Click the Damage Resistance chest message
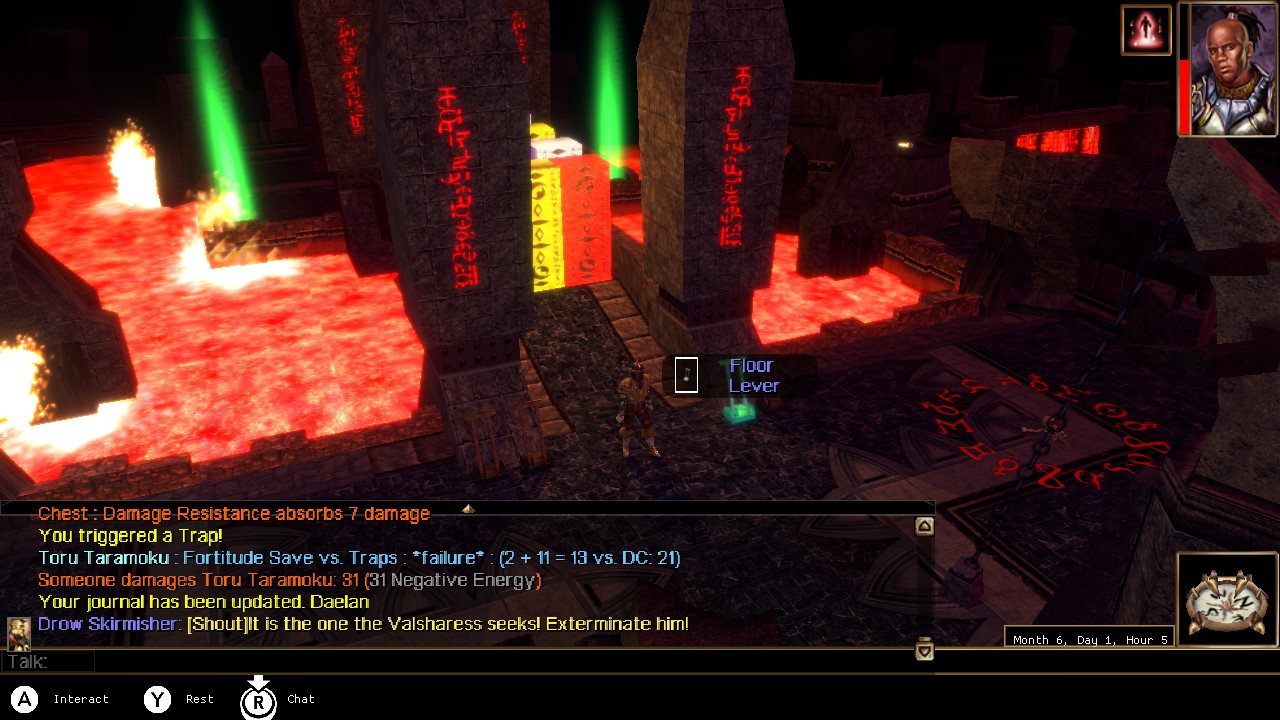 (x=232, y=513)
